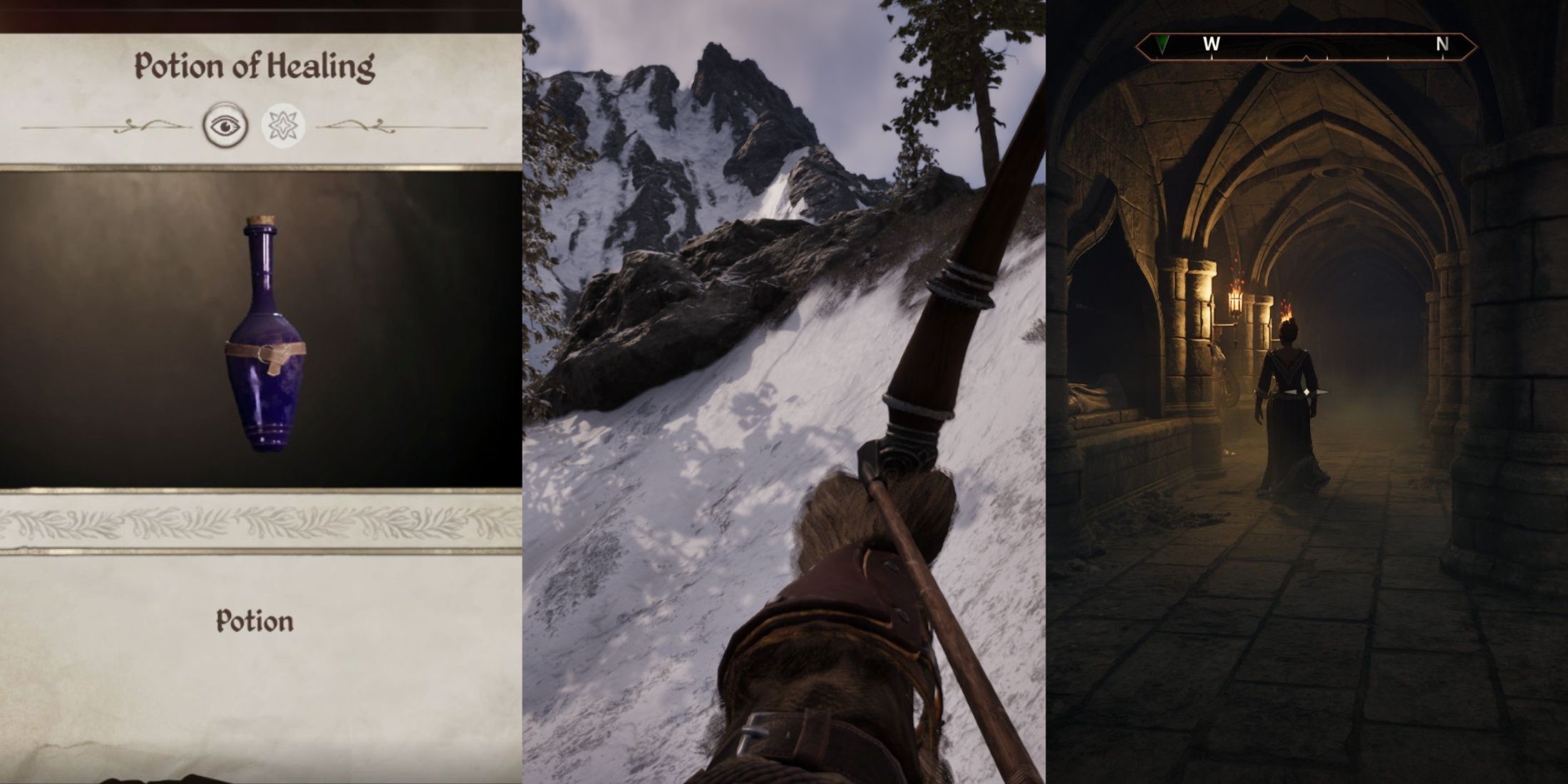Toggle the highlighted sigil badge next to the eye
Viewport: 1568px width, 784px height.
282,124
